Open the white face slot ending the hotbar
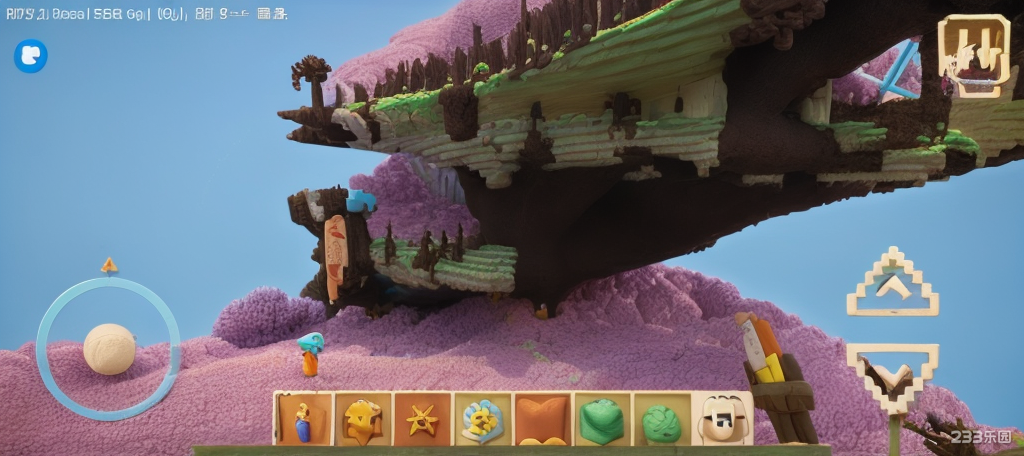The image size is (1024, 456). [x=722, y=419]
